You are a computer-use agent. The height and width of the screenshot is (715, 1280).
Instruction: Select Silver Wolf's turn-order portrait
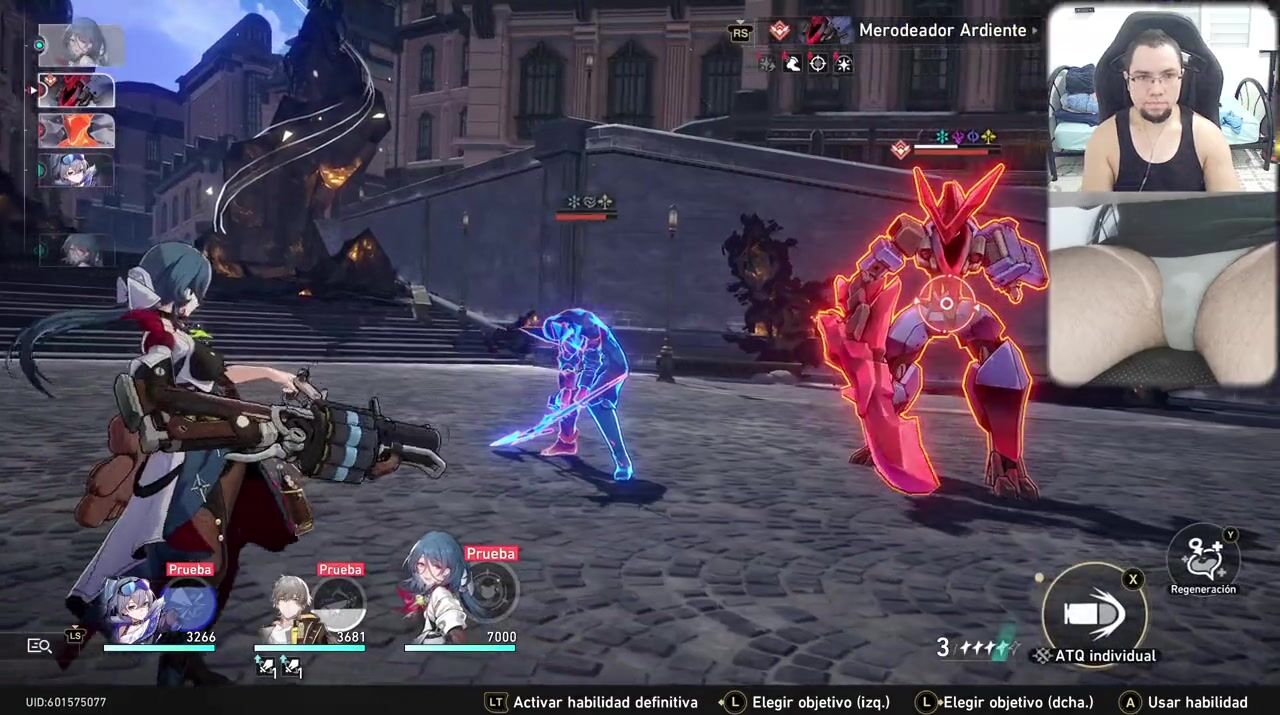[x=76, y=170]
